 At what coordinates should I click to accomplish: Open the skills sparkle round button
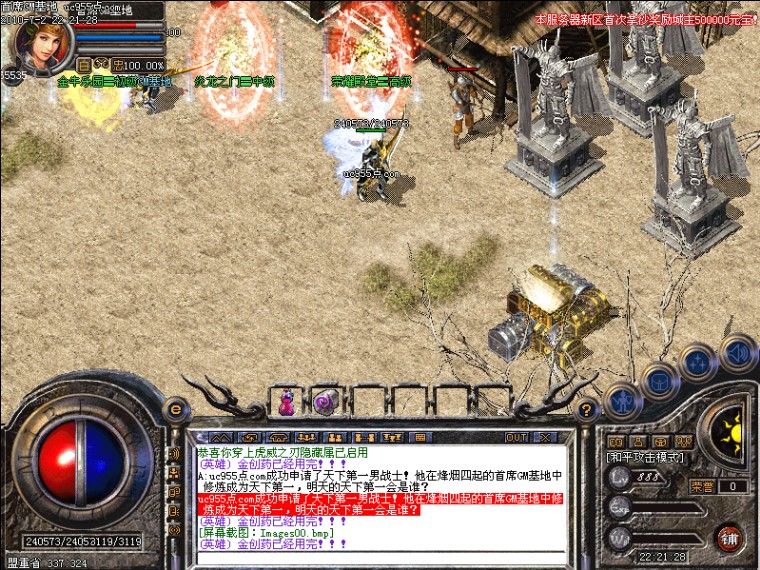697,361
